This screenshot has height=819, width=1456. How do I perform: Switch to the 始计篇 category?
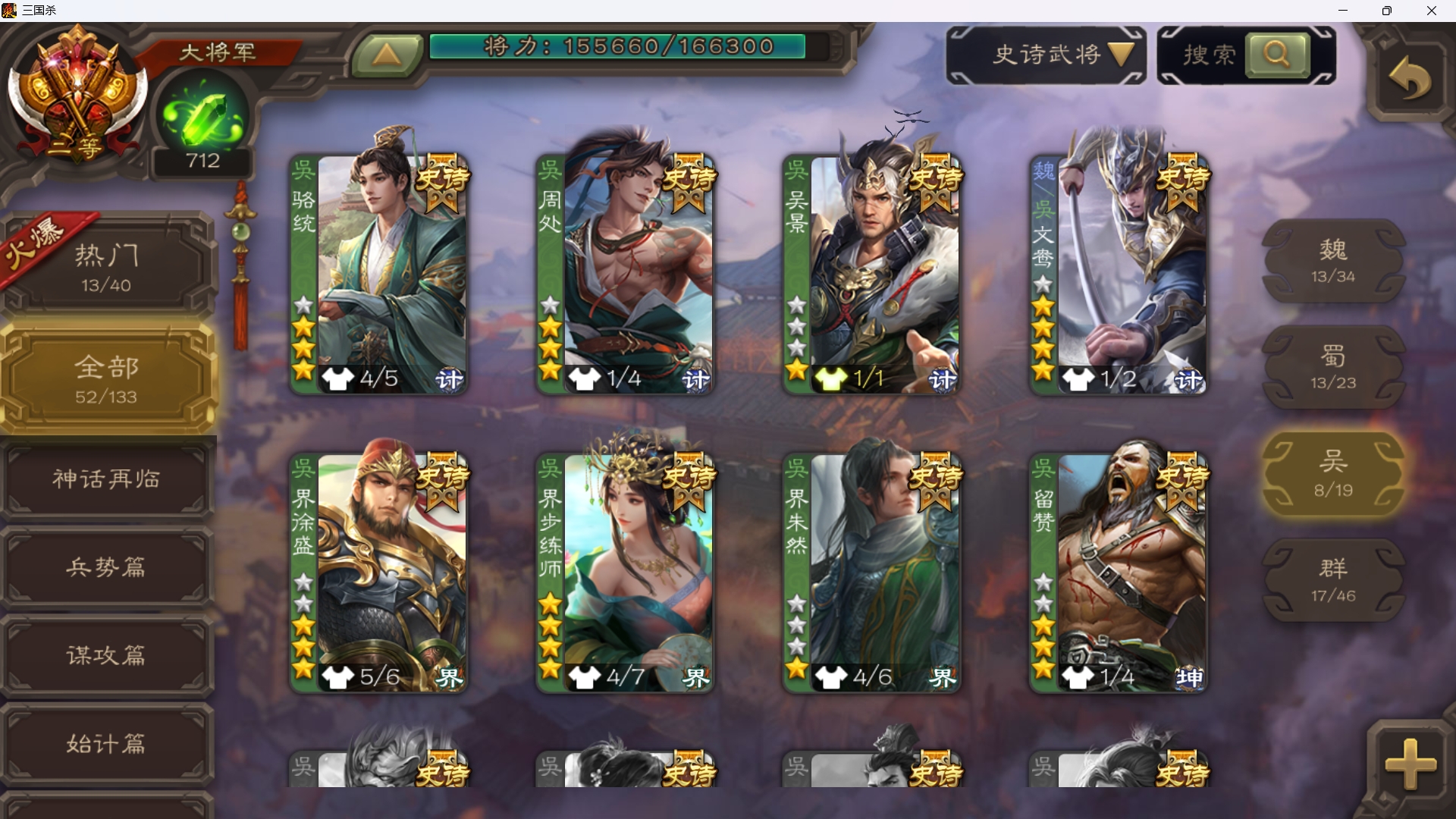[107, 743]
